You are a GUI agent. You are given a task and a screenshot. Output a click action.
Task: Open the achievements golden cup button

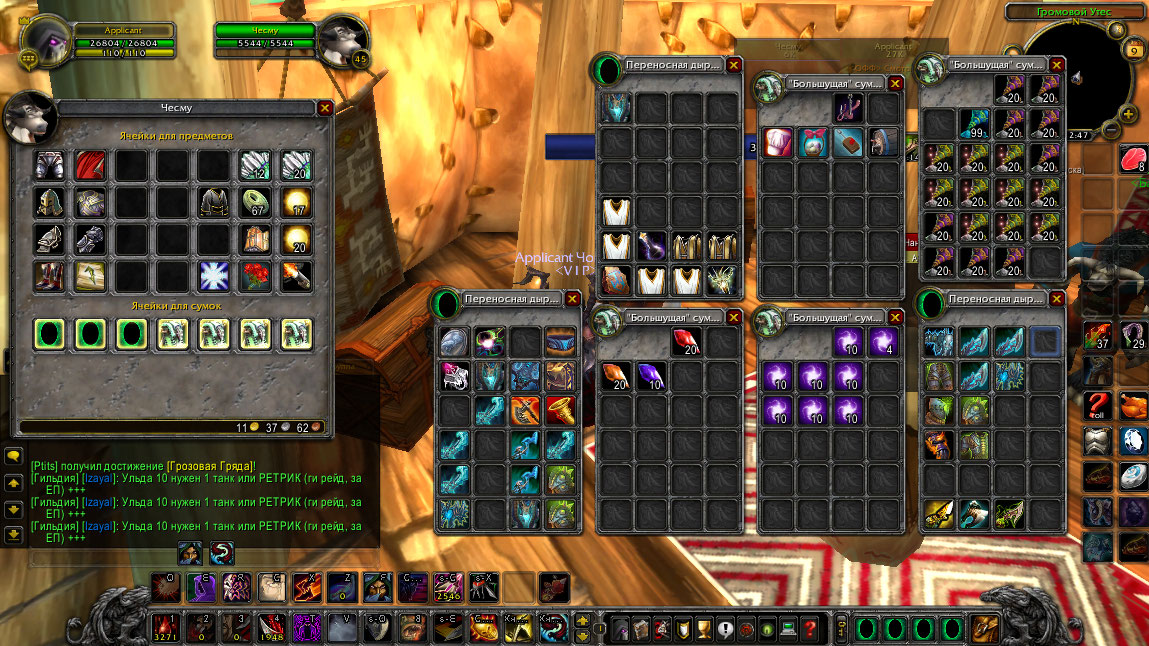tap(704, 630)
